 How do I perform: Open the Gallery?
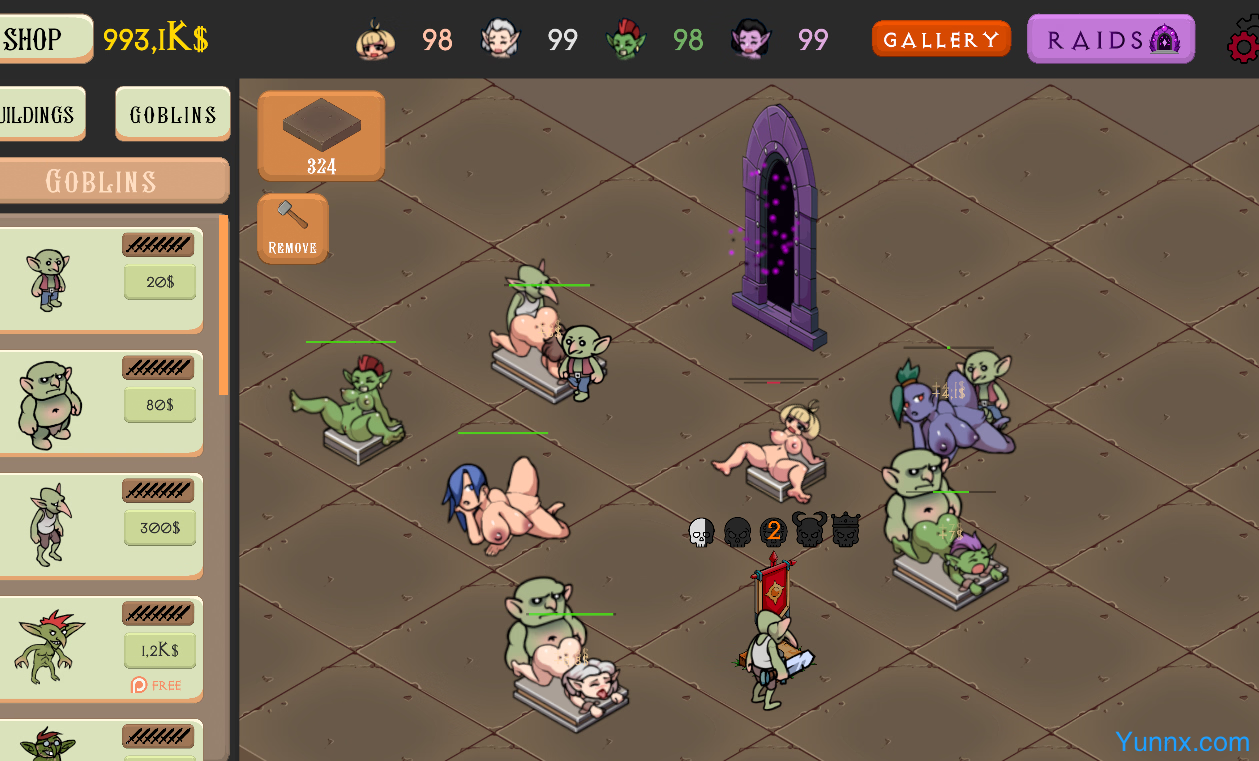941,40
